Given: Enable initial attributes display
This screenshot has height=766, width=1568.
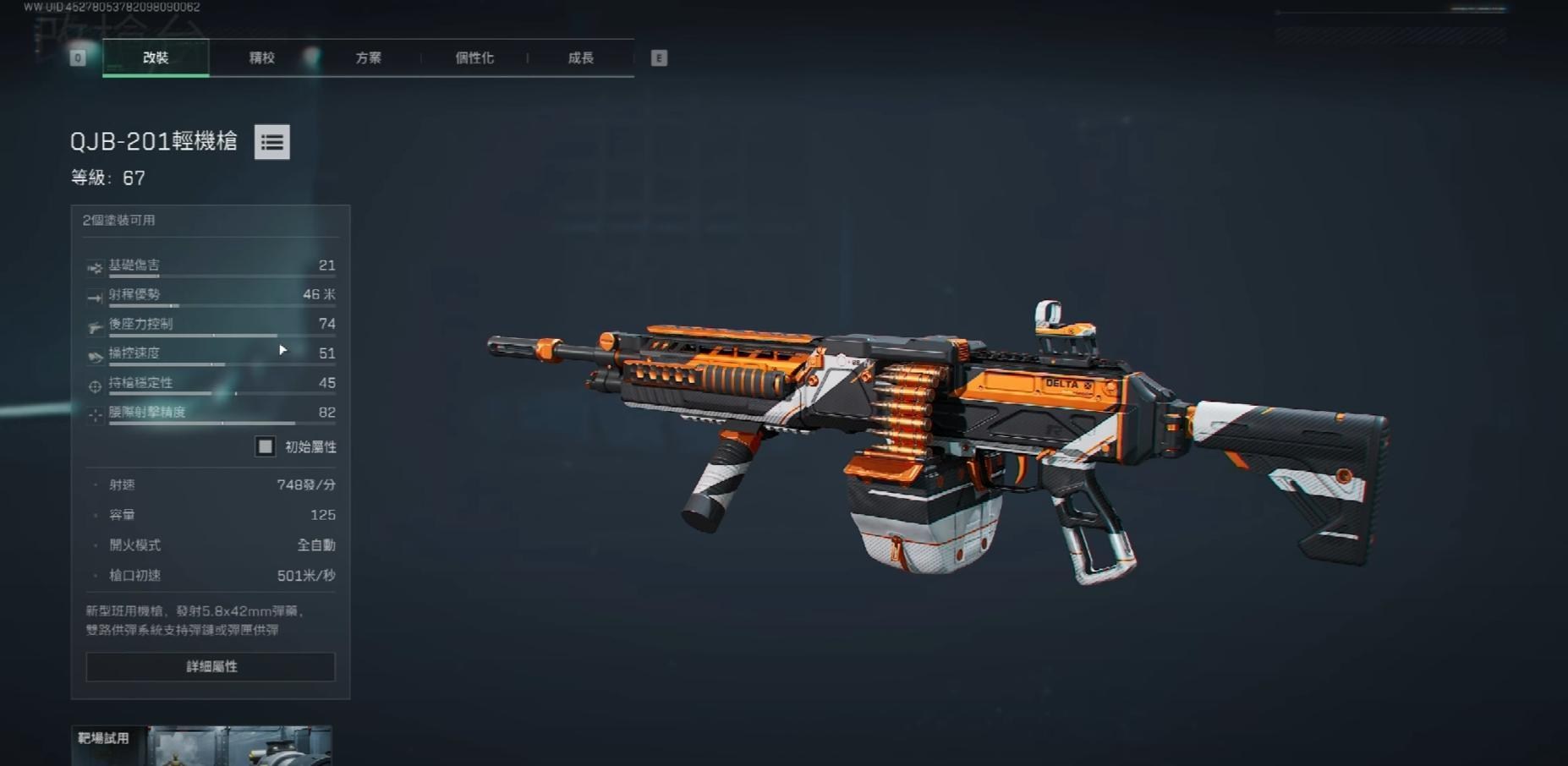Looking at the screenshot, I should [x=265, y=446].
